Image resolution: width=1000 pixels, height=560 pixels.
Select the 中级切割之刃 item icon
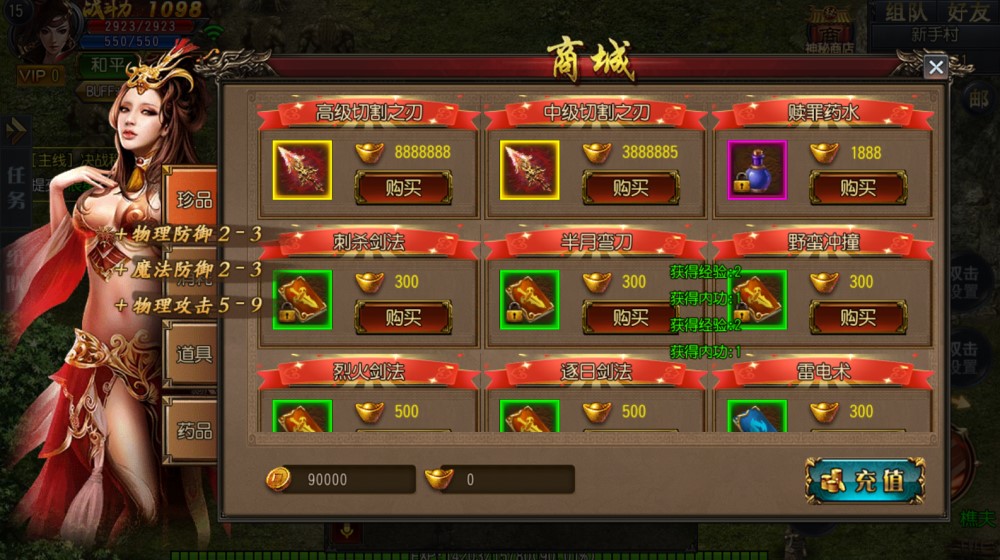(530, 170)
